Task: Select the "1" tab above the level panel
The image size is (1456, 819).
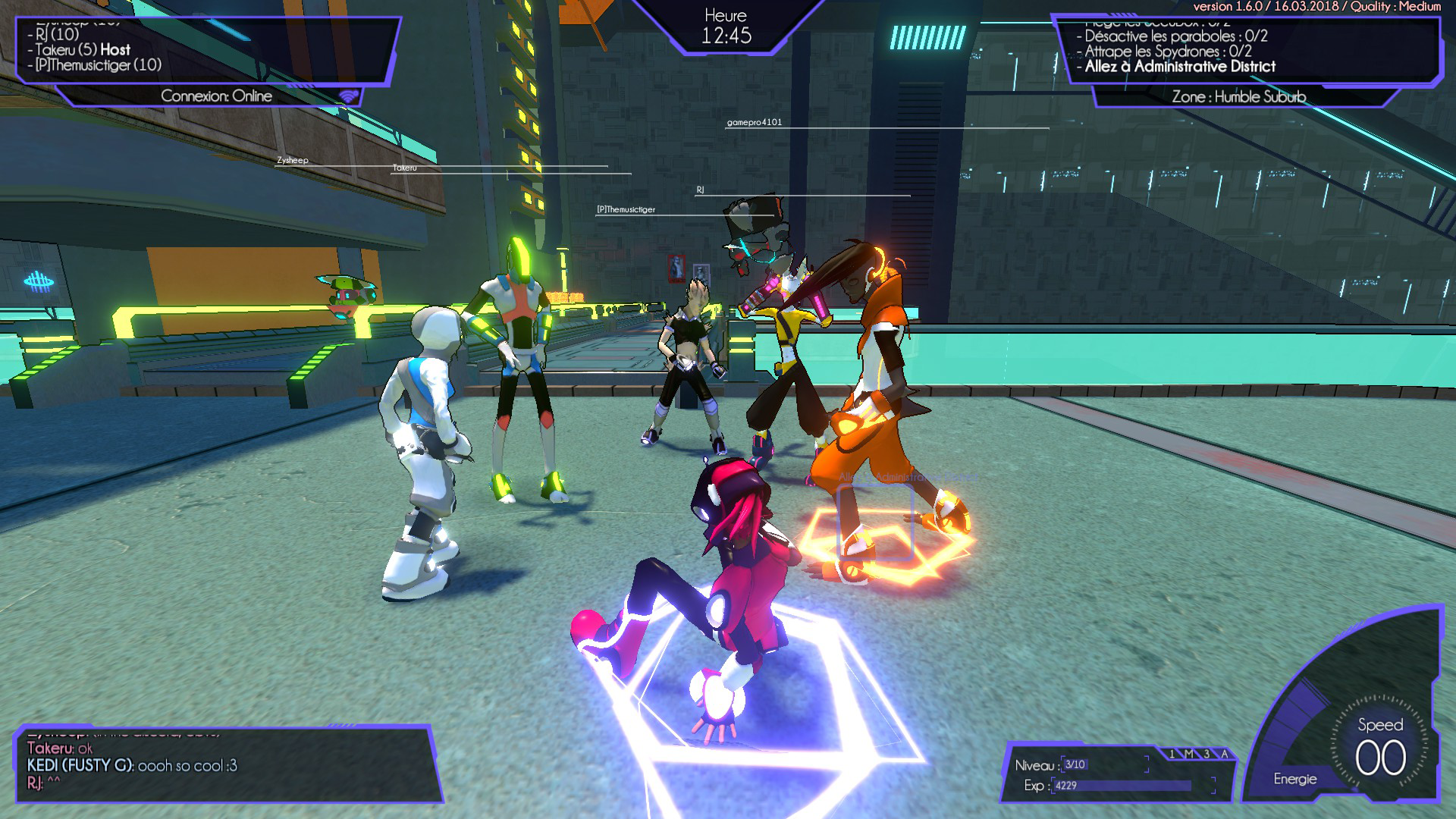Action: 1172,754
